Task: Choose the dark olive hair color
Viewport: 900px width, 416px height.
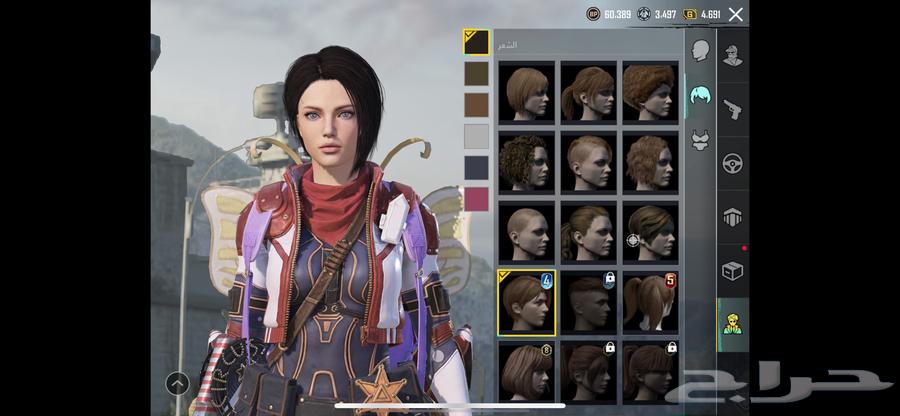Action: pos(476,73)
